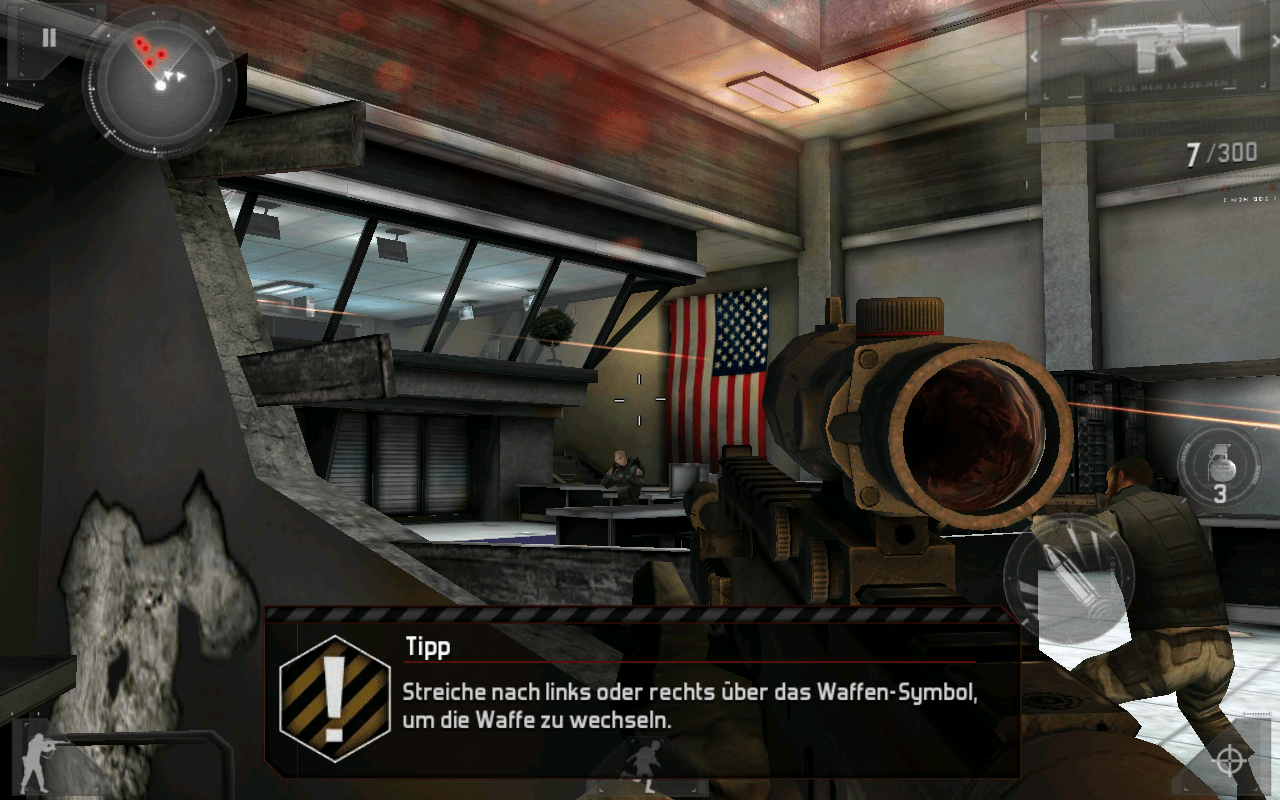Tap the circular radar minimap

click(160, 83)
